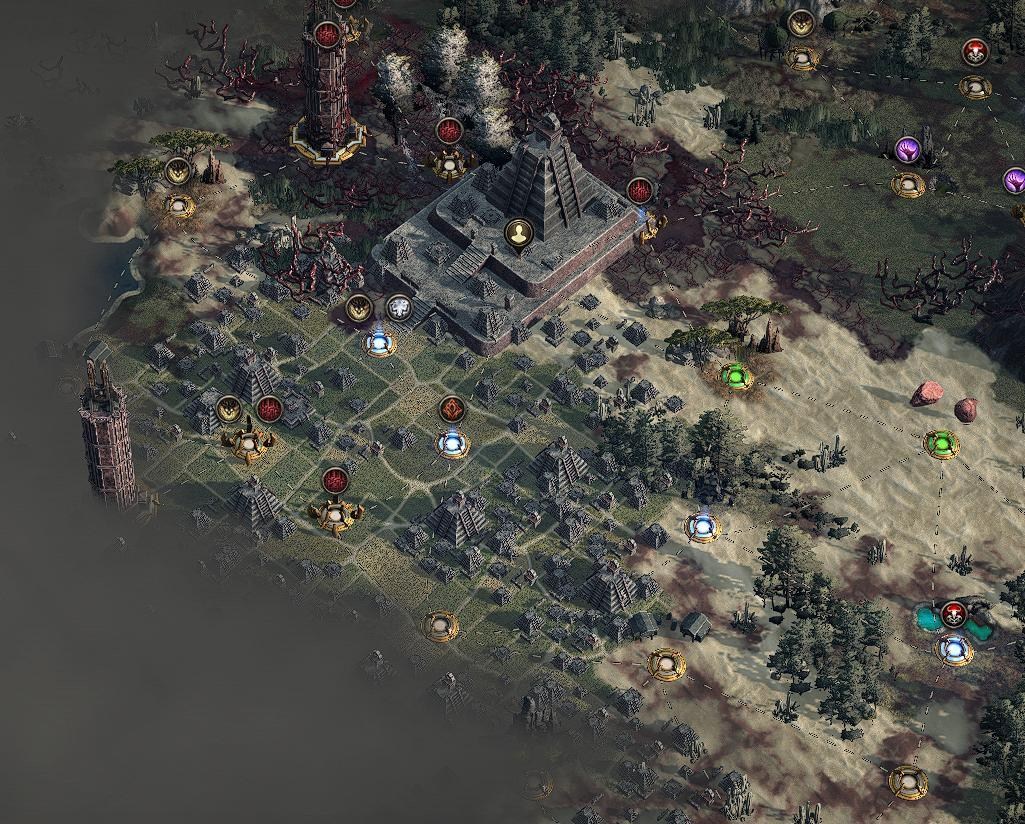Select the blue node beneath the red skull
Viewport: 1025px width, 824px height.
coord(953,651)
